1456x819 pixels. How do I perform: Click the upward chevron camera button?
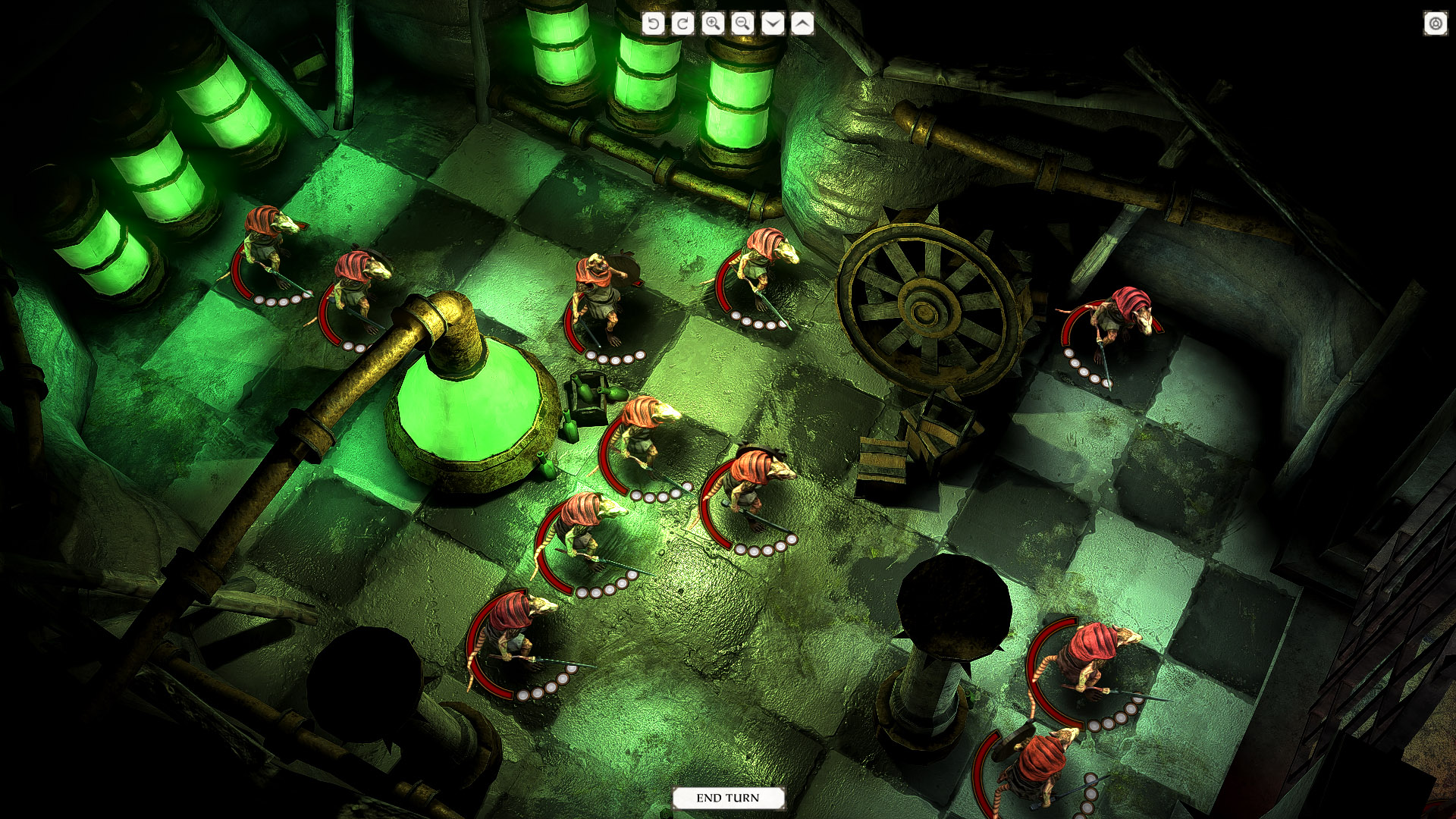coord(802,24)
